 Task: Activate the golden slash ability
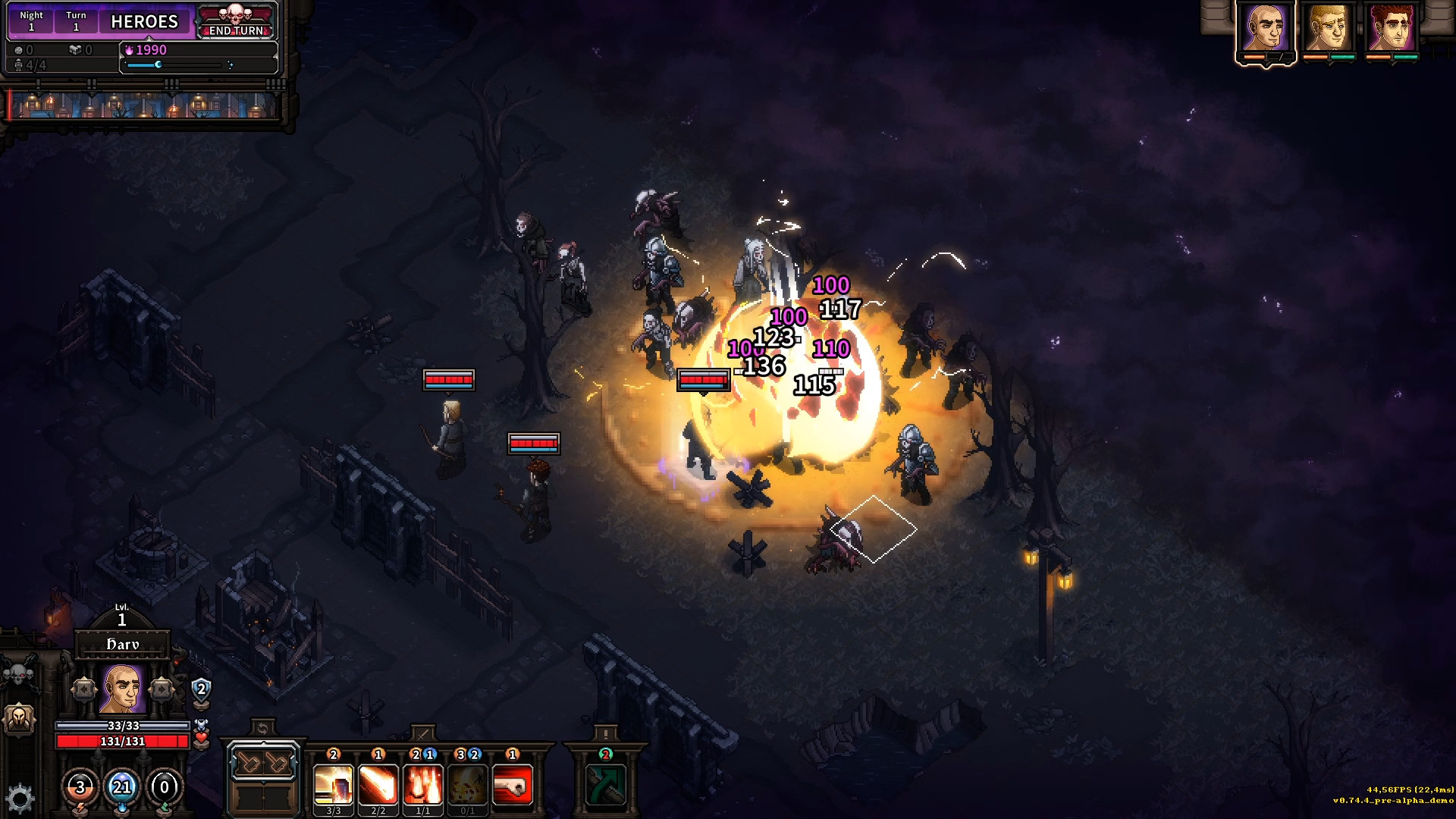(x=333, y=784)
